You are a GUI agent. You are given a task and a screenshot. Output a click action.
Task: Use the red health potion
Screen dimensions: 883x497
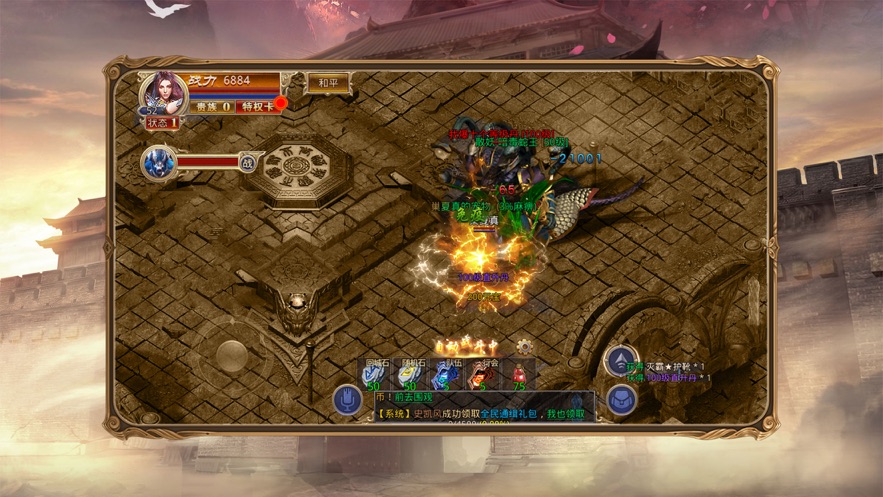click(x=518, y=374)
